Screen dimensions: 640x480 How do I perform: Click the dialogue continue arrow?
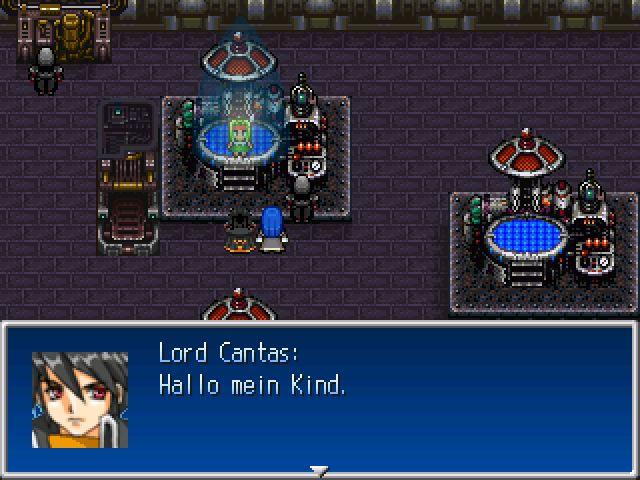(319, 469)
